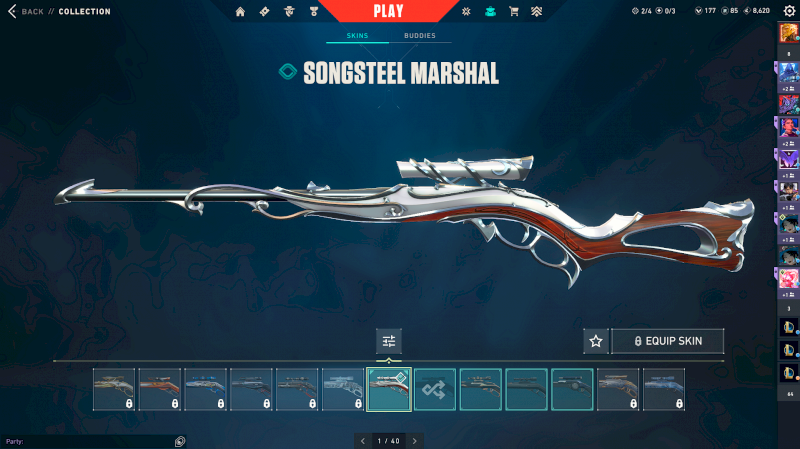The width and height of the screenshot is (800, 449).
Task: Open the collection icon in top navigation
Action: point(490,11)
